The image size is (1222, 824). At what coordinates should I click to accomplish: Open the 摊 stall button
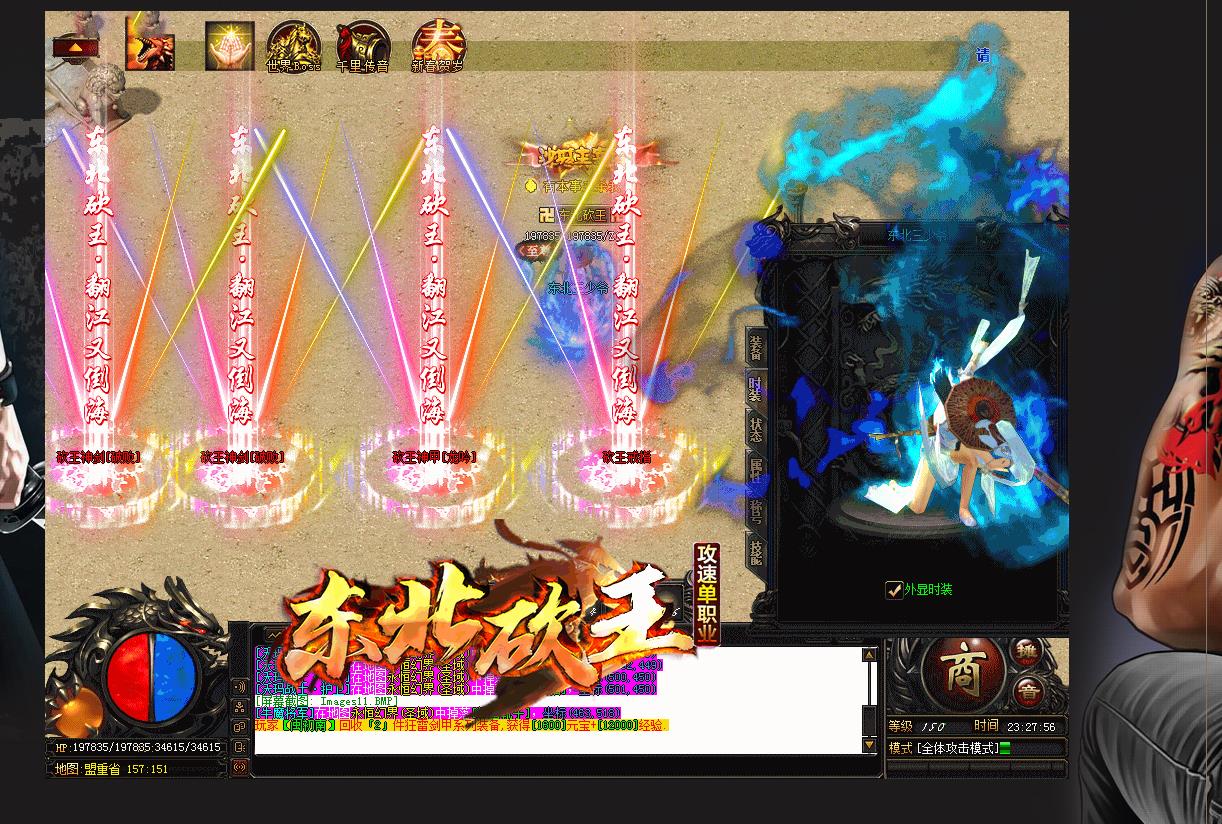[1027, 651]
